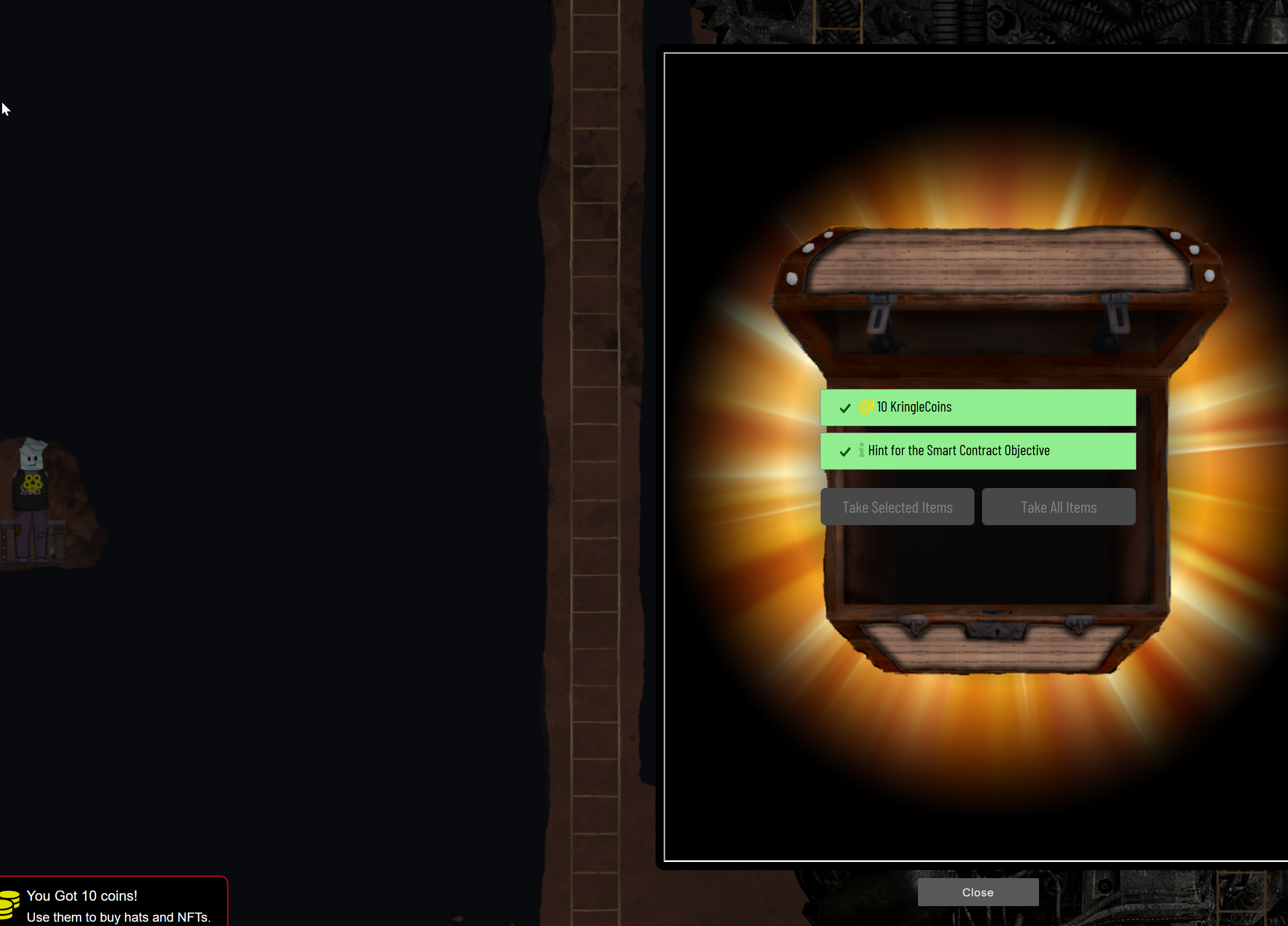Viewport: 1288px width, 926px height.
Task: Click the Hint for the Smart Contract Objective label
Action: [960, 450]
